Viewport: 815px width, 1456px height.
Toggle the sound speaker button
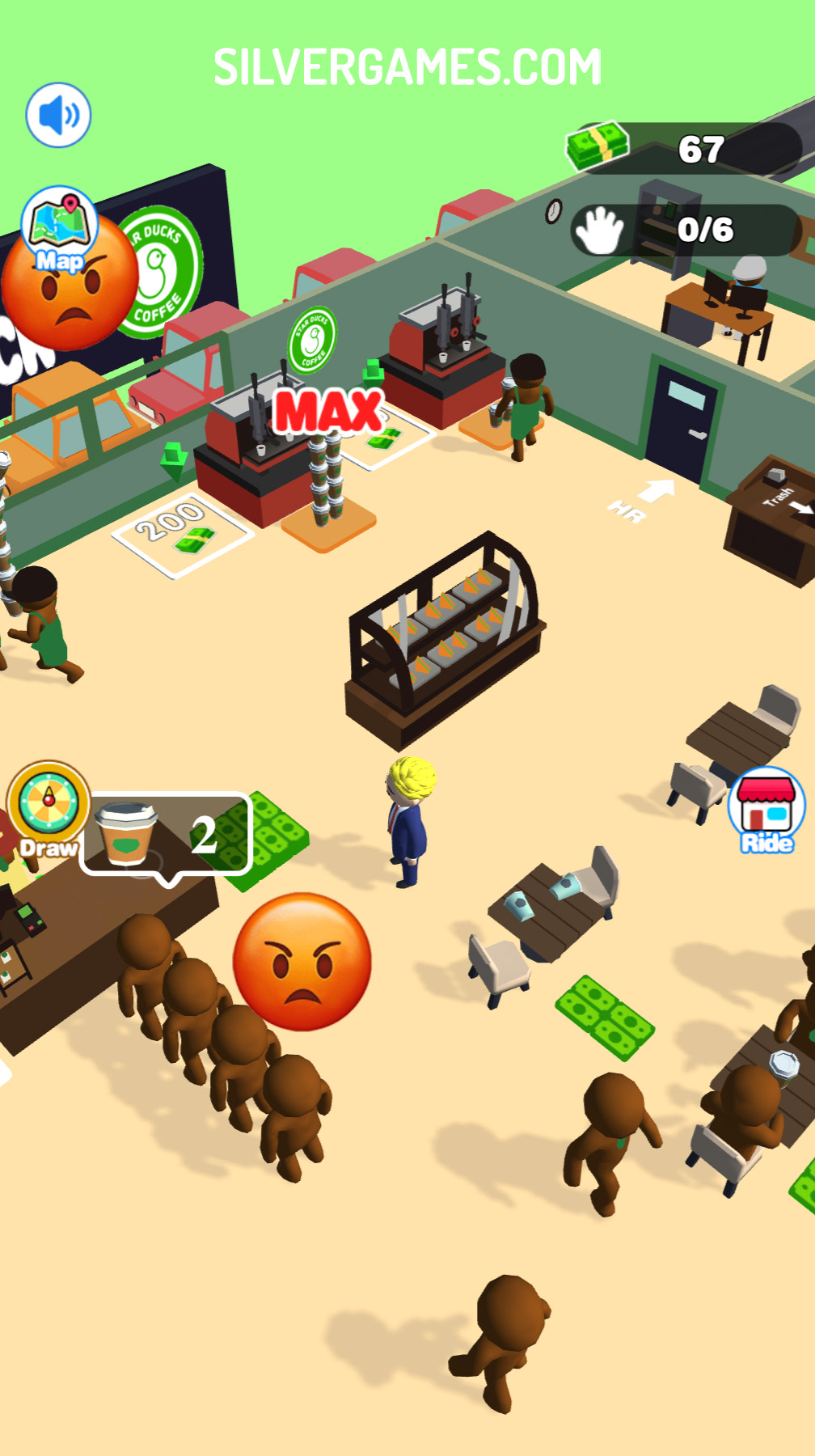click(x=58, y=115)
